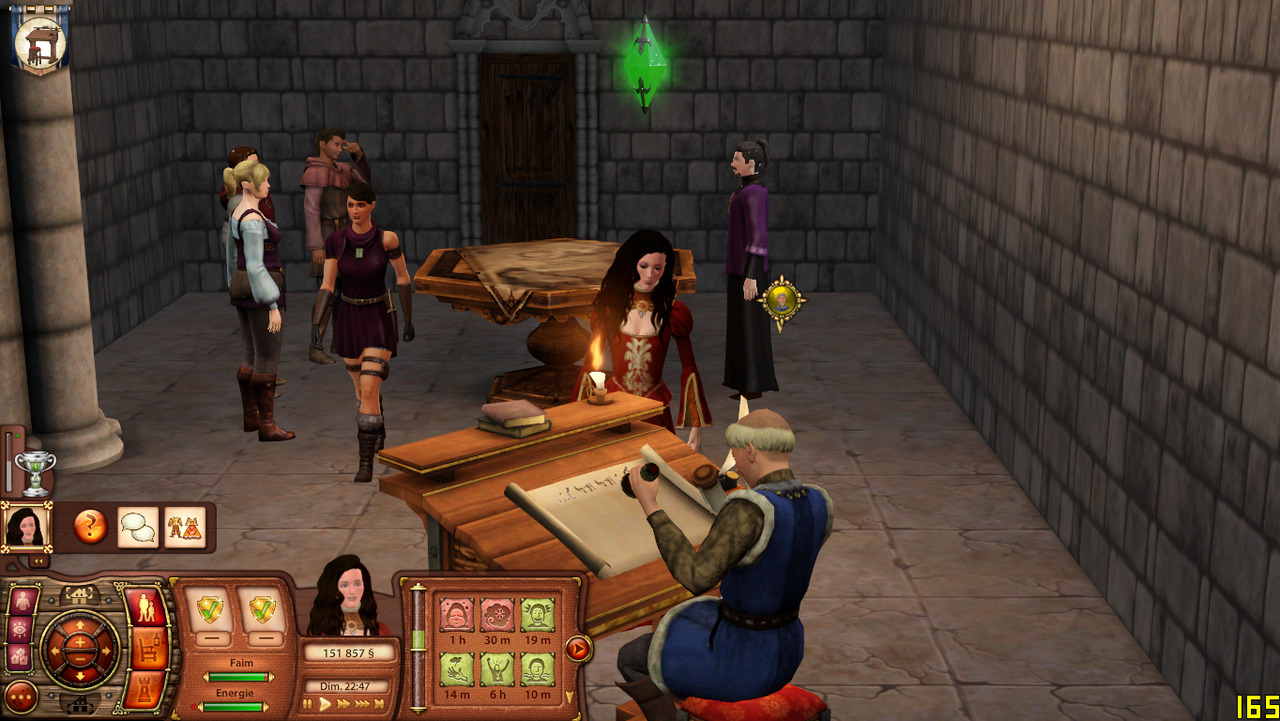
Task: Click the red 1 h hooded face buff
Action: [x=457, y=615]
